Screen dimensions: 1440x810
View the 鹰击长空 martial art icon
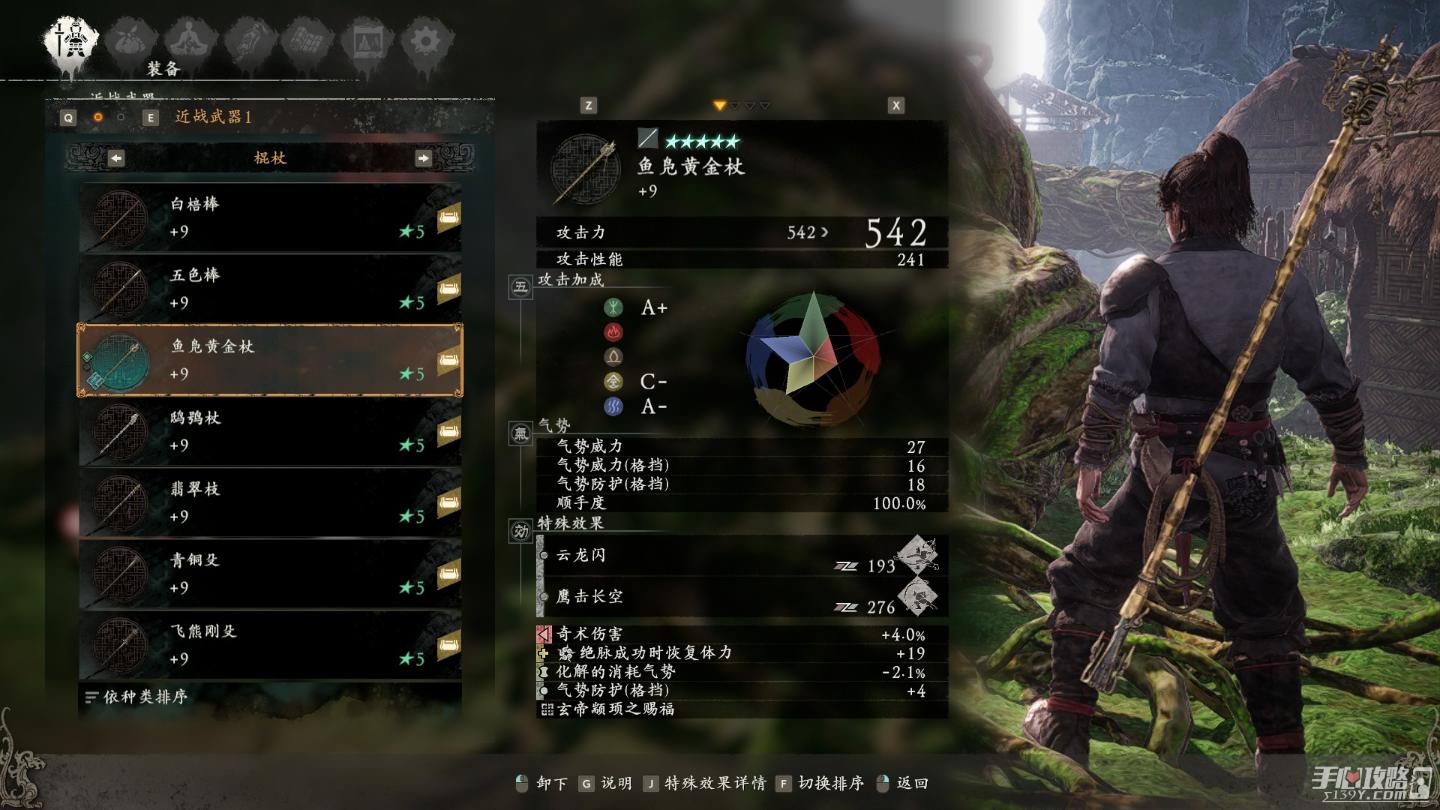tap(918, 597)
